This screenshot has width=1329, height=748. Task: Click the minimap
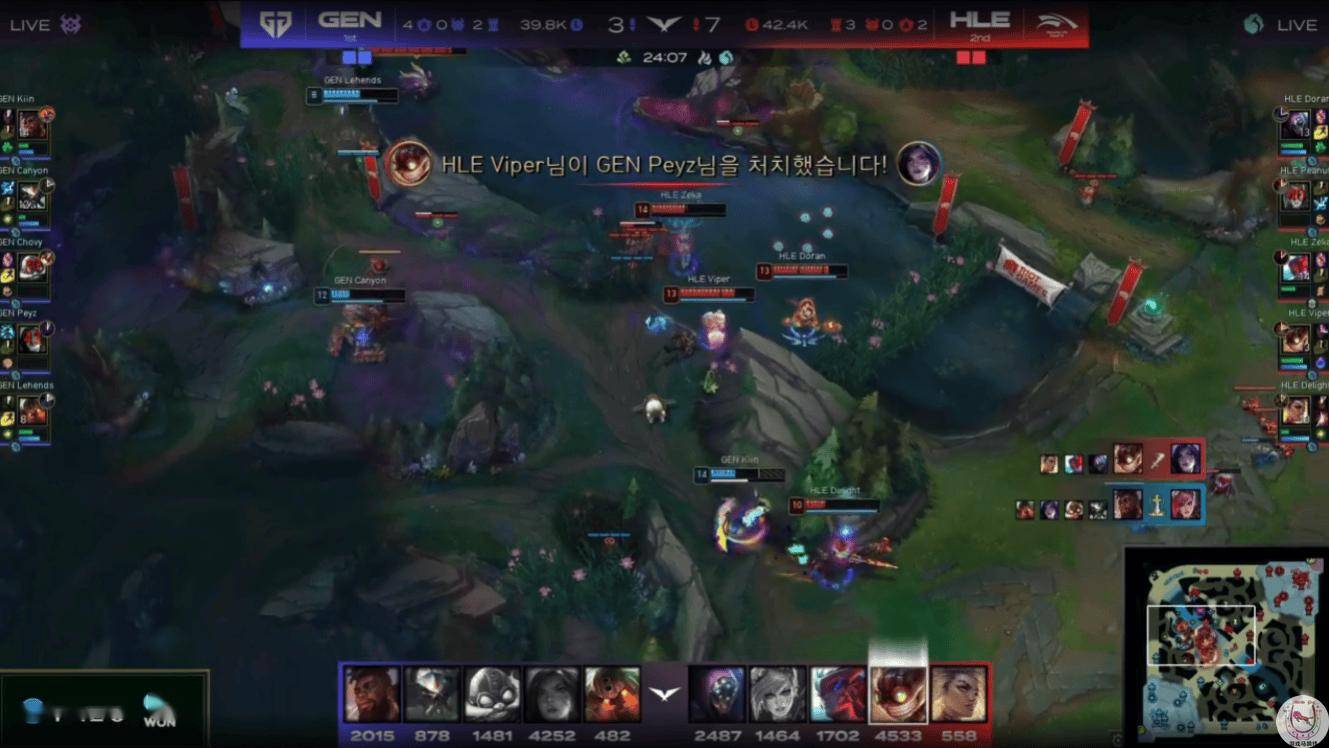pyautogui.click(x=1226, y=646)
